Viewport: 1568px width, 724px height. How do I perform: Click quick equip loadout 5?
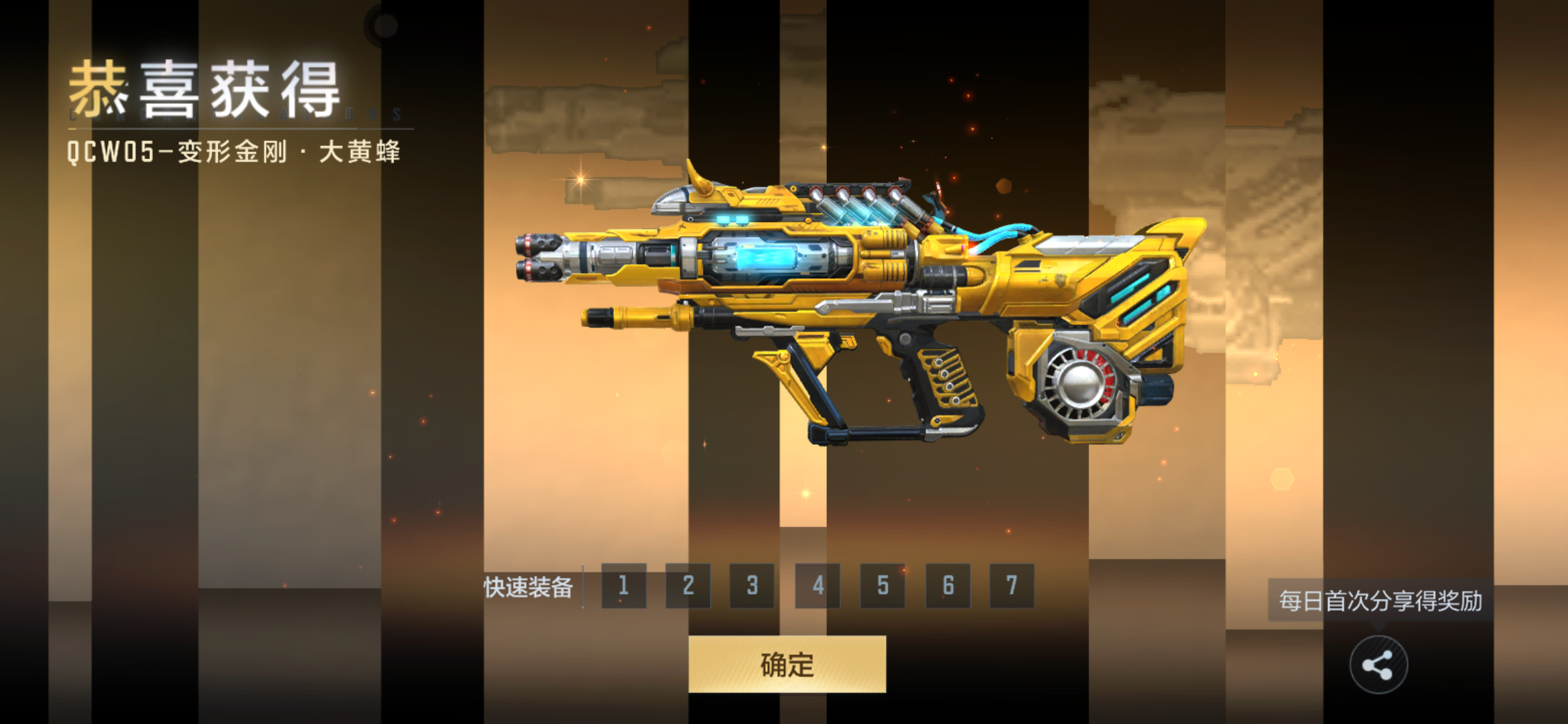click(883, 586)
